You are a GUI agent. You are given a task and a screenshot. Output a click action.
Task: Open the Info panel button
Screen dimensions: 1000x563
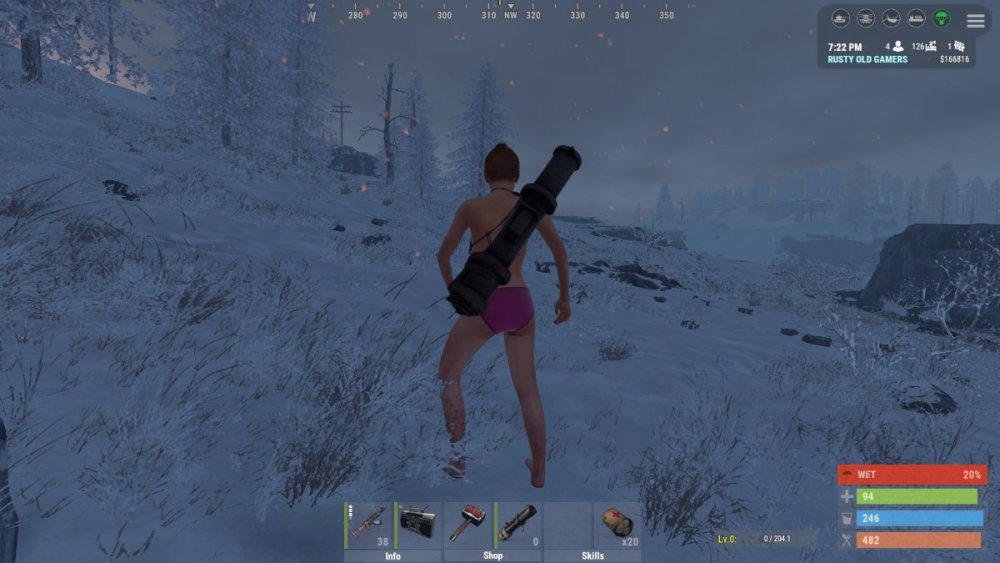[x=393, y=556]
